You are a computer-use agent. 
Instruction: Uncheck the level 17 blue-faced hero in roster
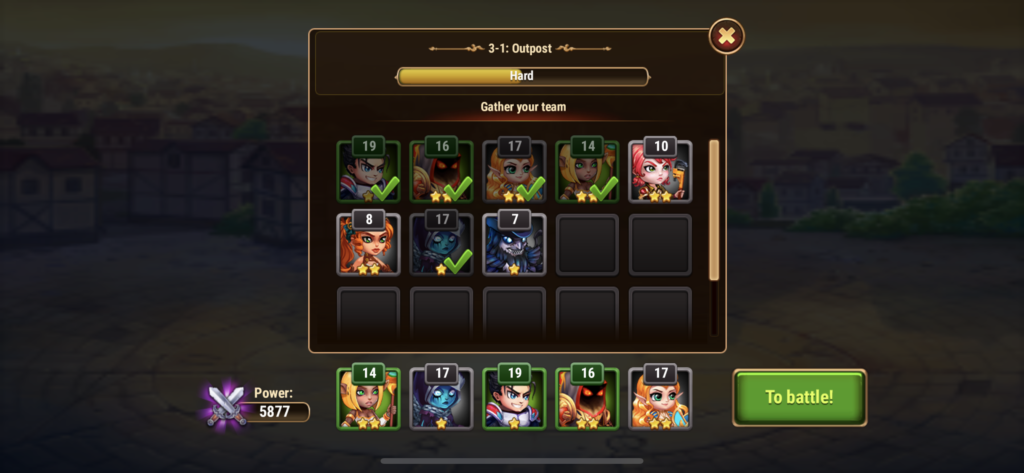coord(441,244)
